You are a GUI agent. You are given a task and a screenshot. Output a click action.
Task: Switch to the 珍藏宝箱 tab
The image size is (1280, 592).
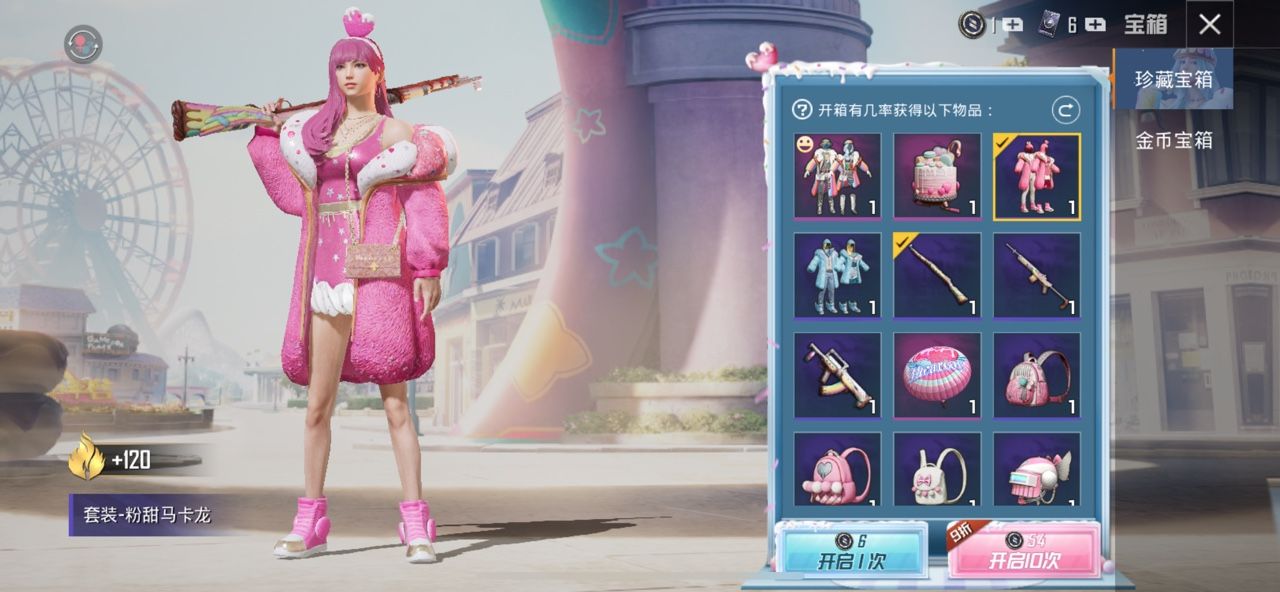pos(1173,79)
